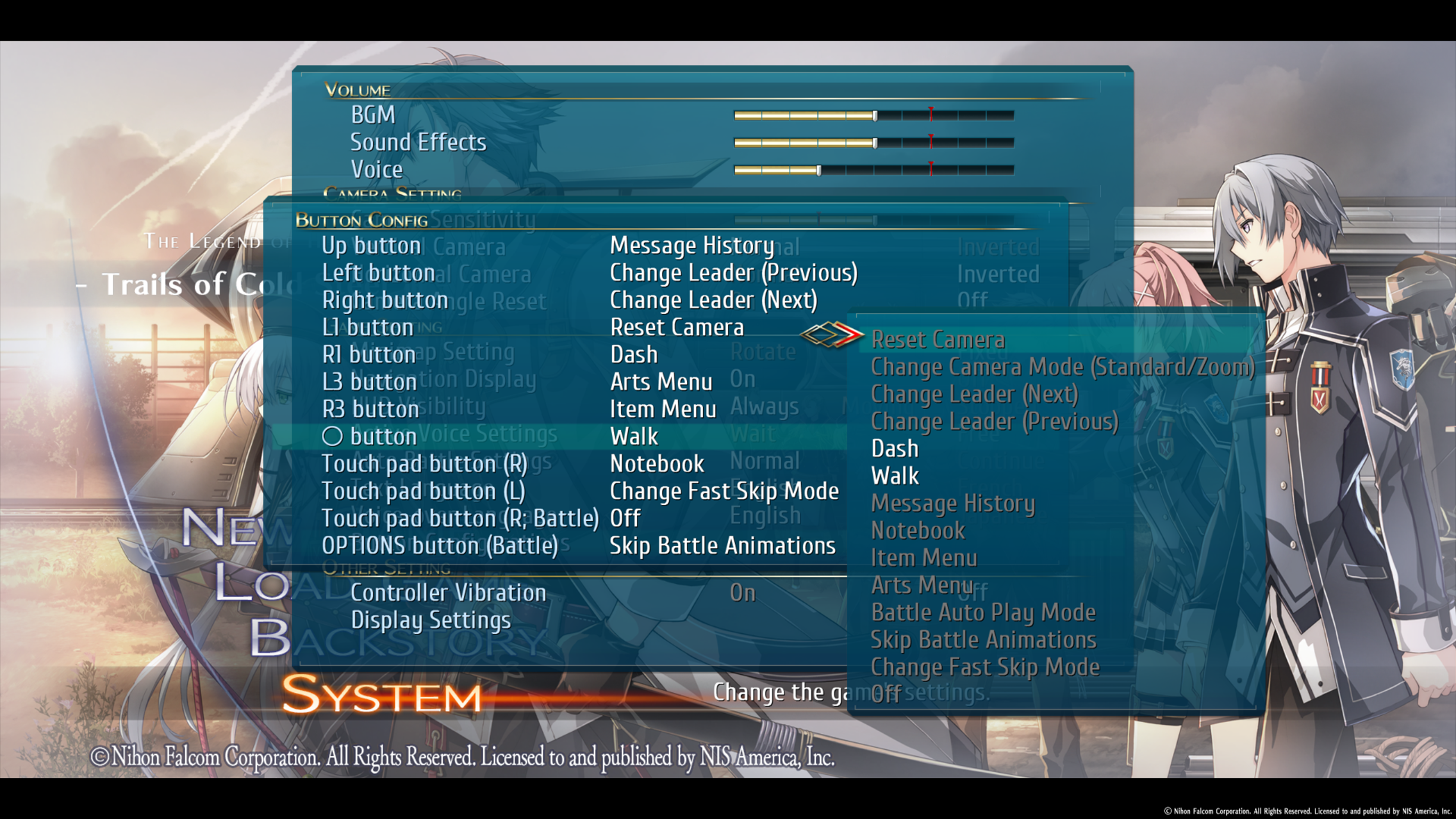This screenshot has width=1456, height=819.
Task: Select Reset Camera in the popup list
Action: pyautogui.click(x=938, y=340)
